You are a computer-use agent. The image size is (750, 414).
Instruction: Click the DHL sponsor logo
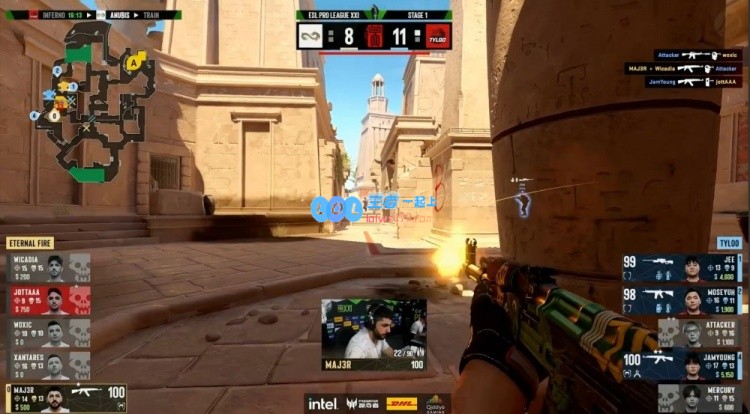tap(401, 403)
